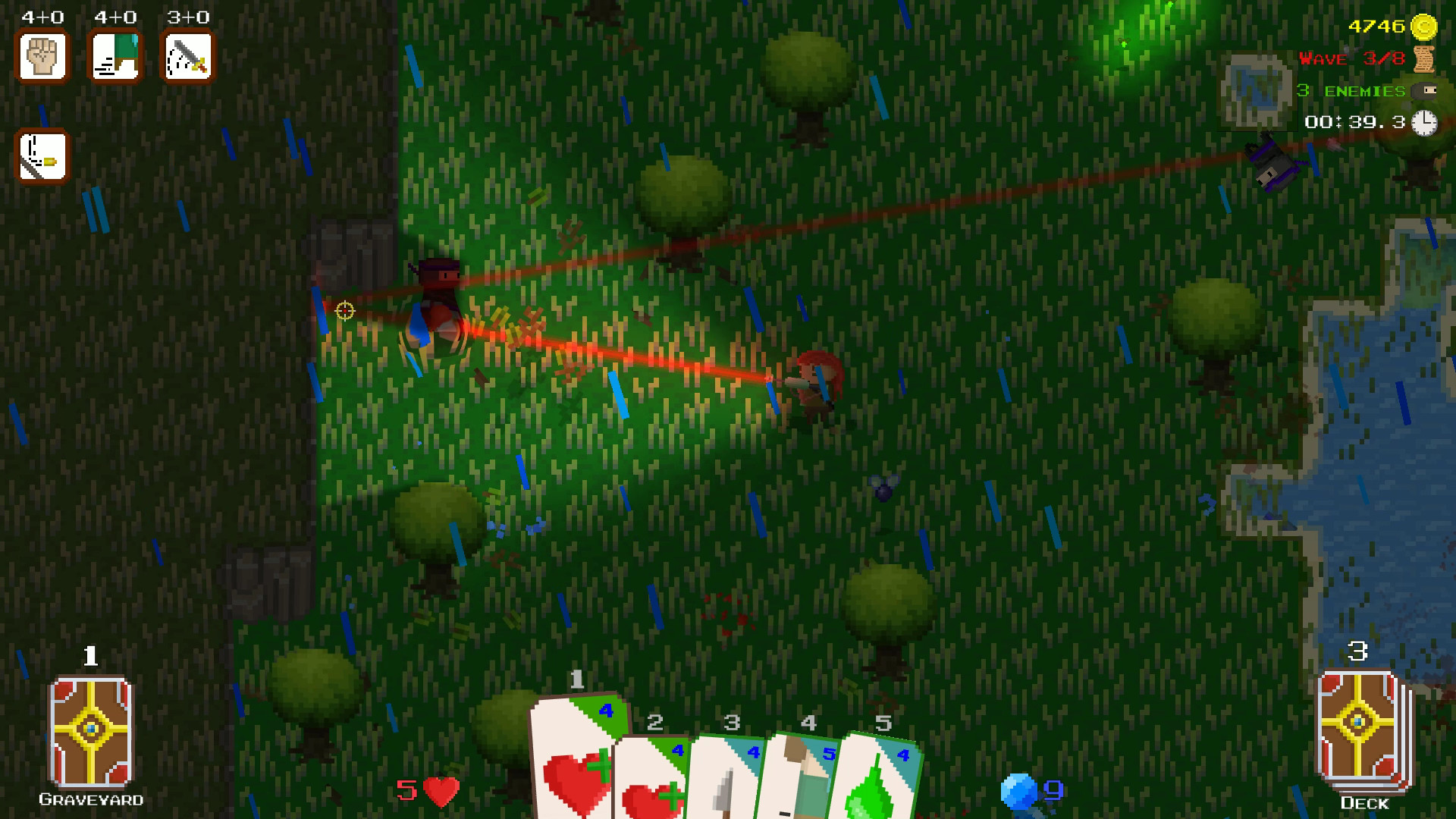Screen dimensions: 1456x819
Task: Click the reload bullet ability icon
Action: point(42,156)
